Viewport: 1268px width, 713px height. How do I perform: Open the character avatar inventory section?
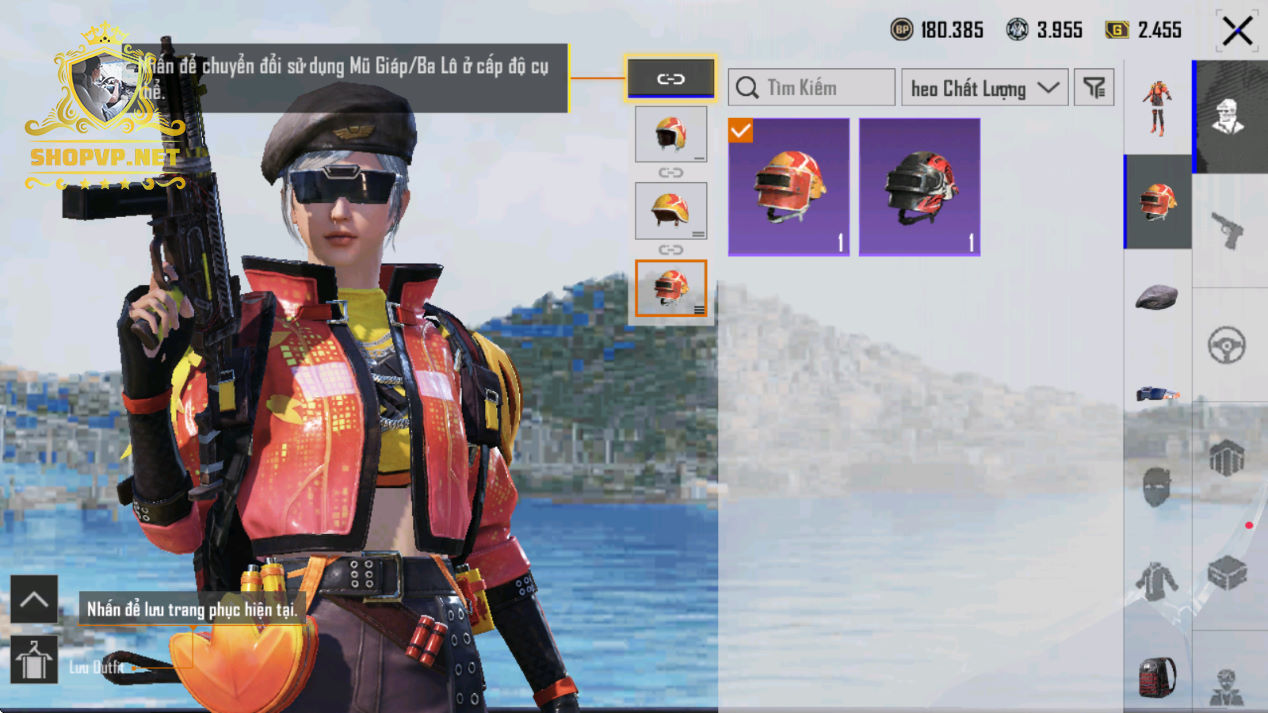(x=1230, y=117)
